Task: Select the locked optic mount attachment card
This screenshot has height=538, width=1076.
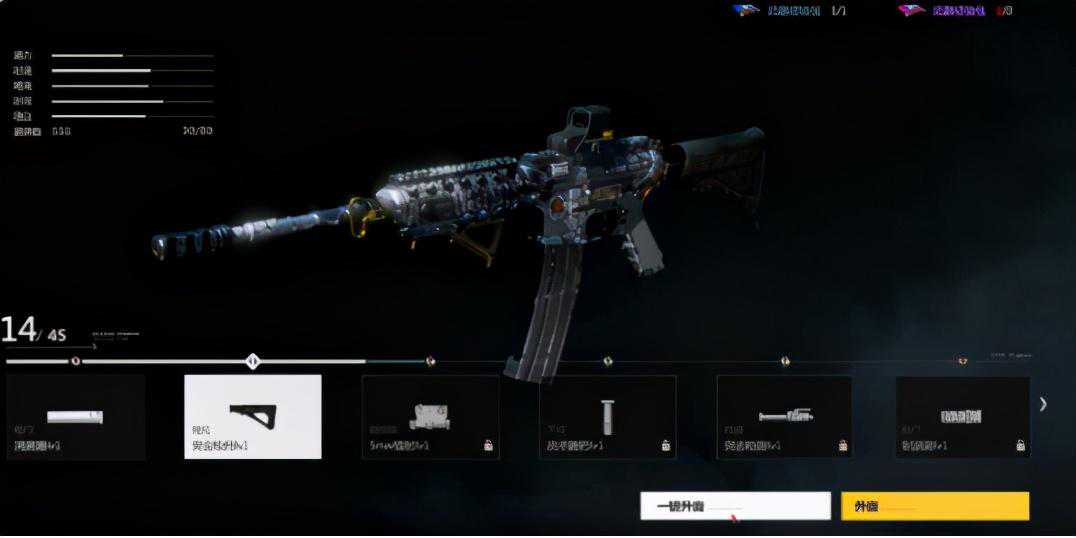Action: 430,417
